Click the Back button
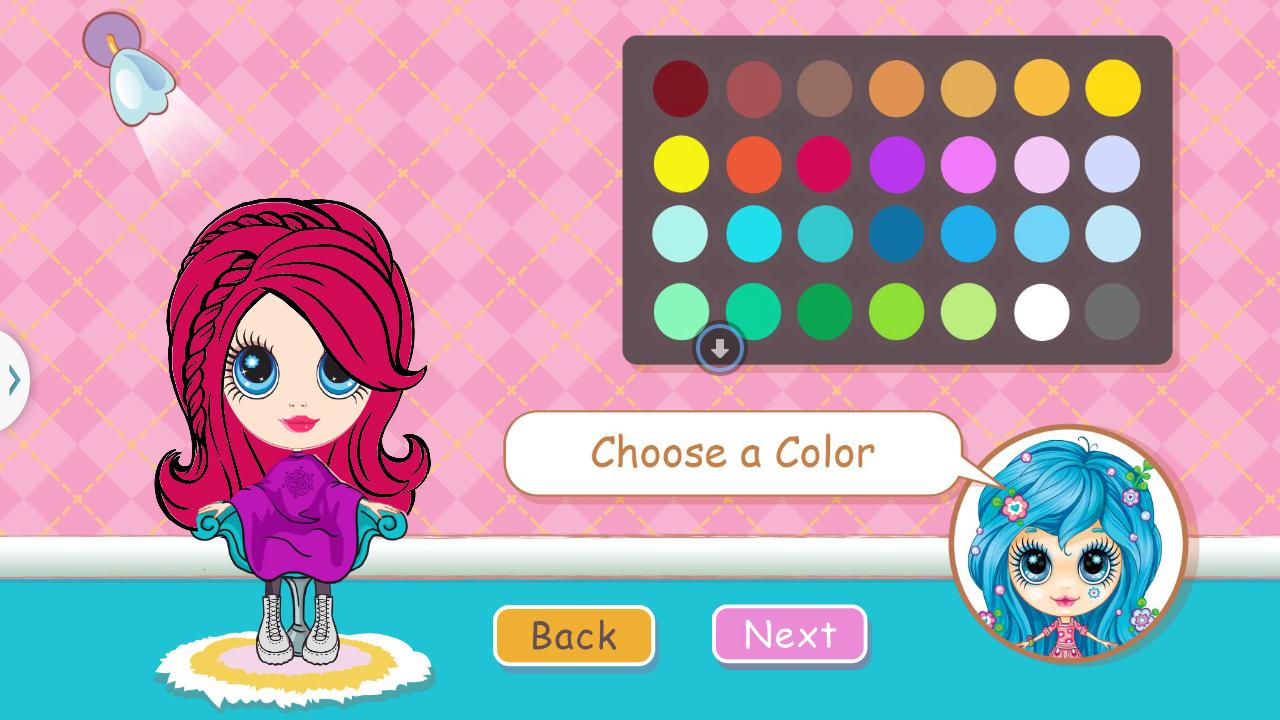1280x720 pixels. click(574, 635)
